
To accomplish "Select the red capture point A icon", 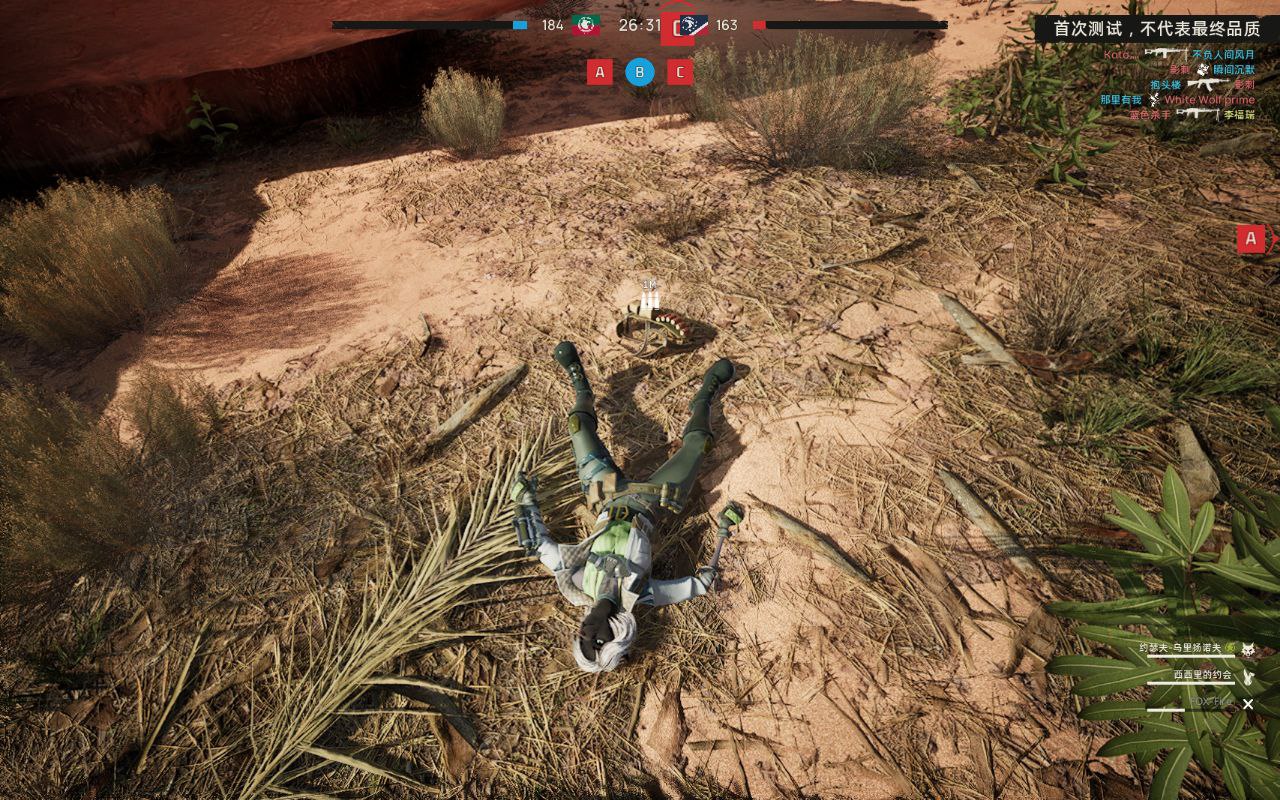I will coord(600,72).
